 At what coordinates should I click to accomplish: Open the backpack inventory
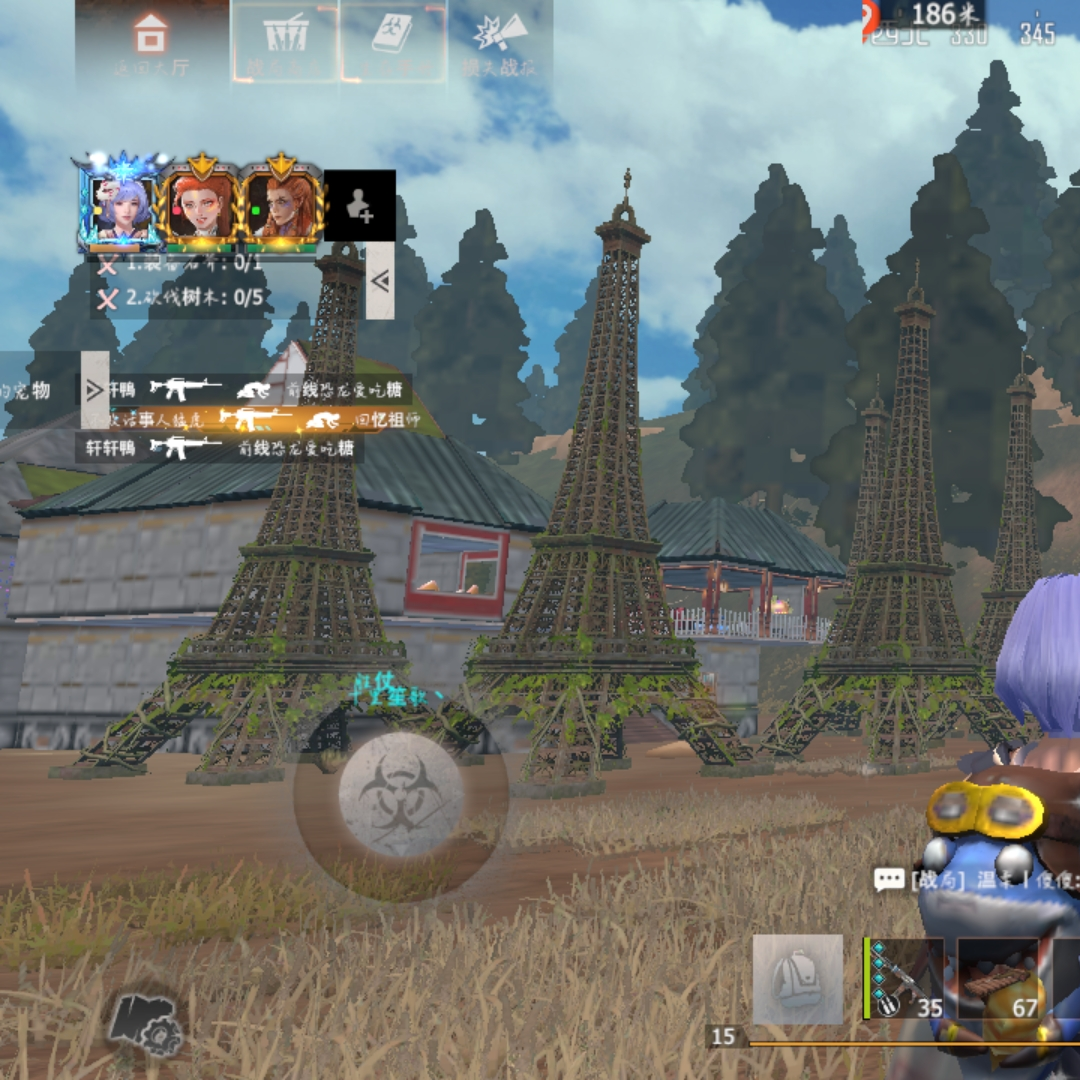[x=797, y=979]
